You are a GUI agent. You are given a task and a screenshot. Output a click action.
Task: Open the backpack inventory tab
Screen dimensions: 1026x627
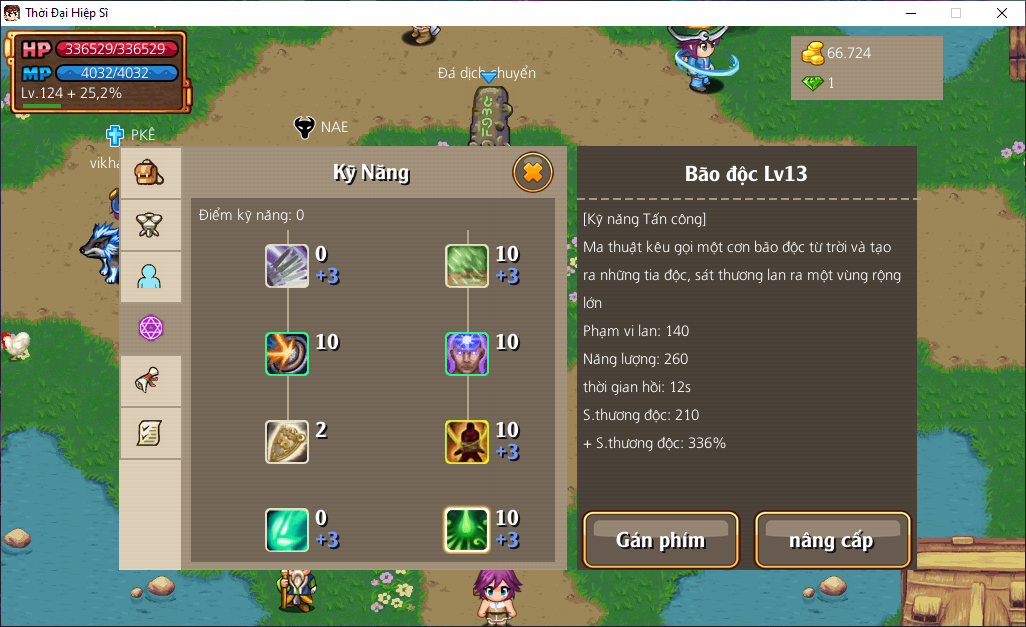(150, 173)
